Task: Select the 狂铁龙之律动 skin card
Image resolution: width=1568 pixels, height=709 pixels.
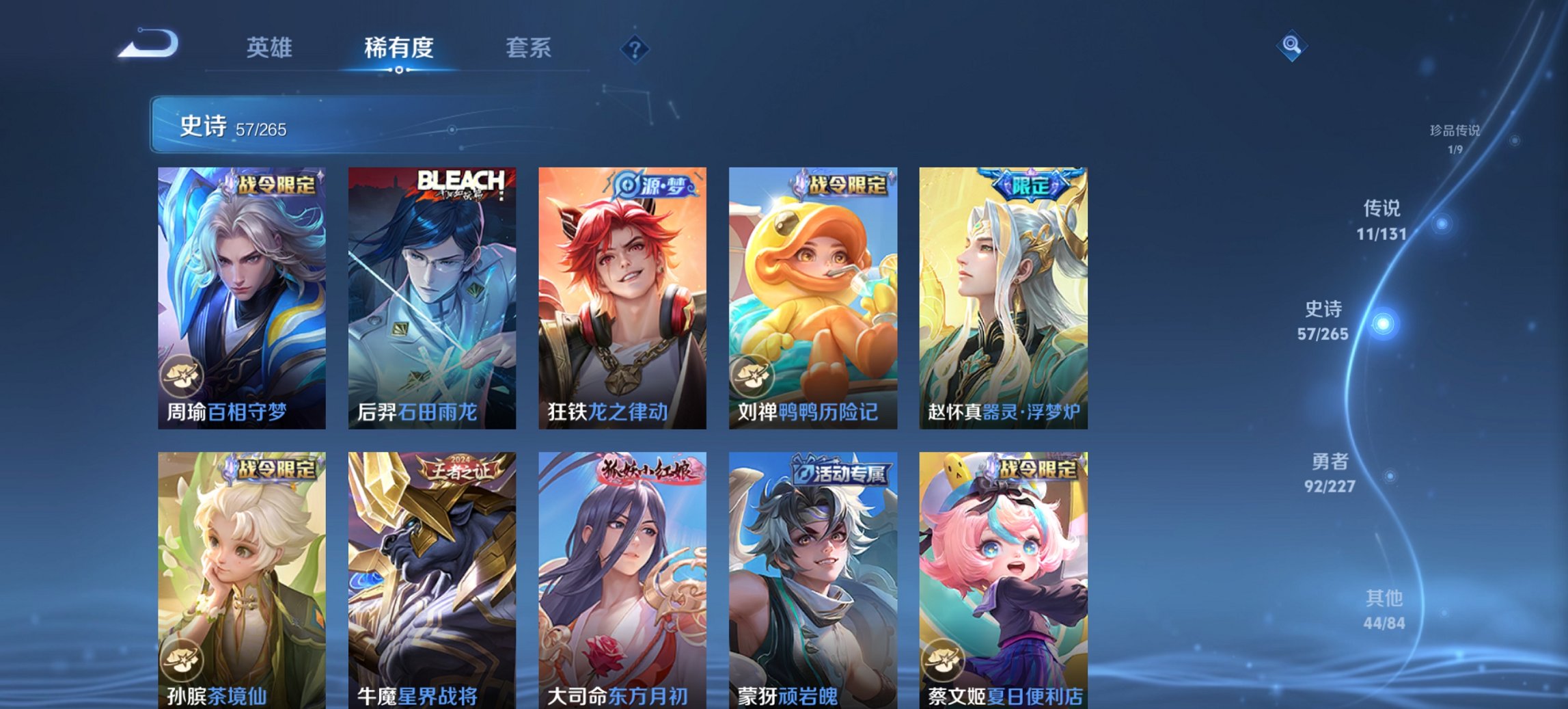Action: pos(620,294)
